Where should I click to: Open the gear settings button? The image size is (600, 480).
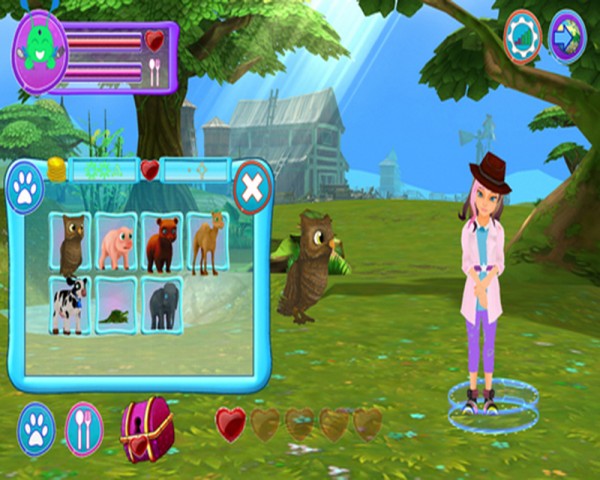point(522,37)
